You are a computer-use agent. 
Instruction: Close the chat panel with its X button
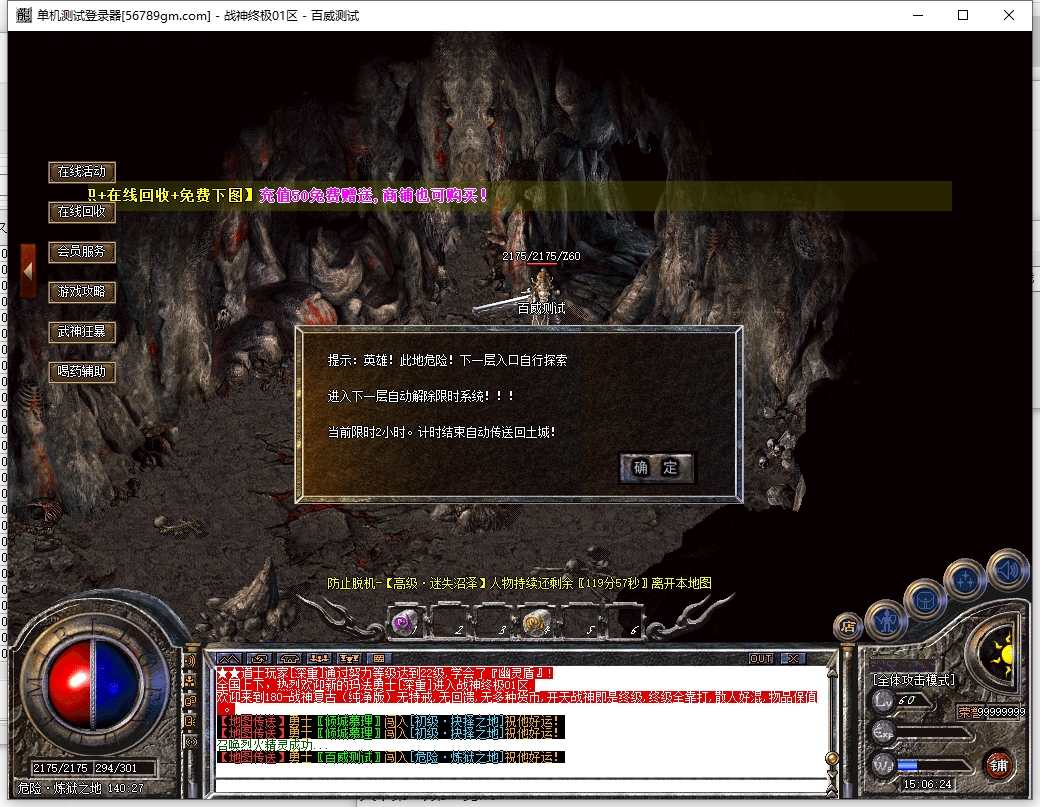(x=792, y=659)
